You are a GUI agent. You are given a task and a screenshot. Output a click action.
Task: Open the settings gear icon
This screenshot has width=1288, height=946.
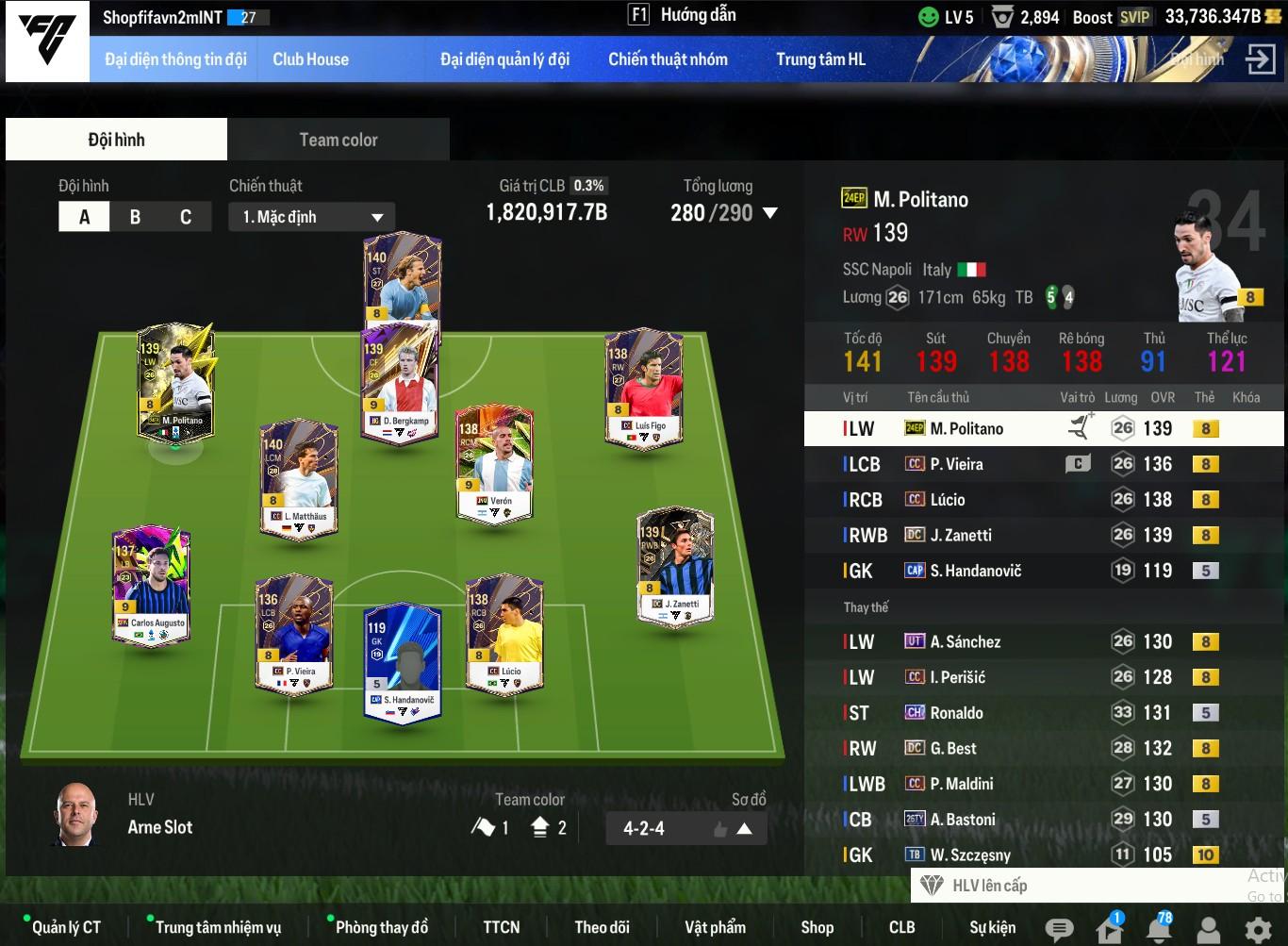[1258, 930]
